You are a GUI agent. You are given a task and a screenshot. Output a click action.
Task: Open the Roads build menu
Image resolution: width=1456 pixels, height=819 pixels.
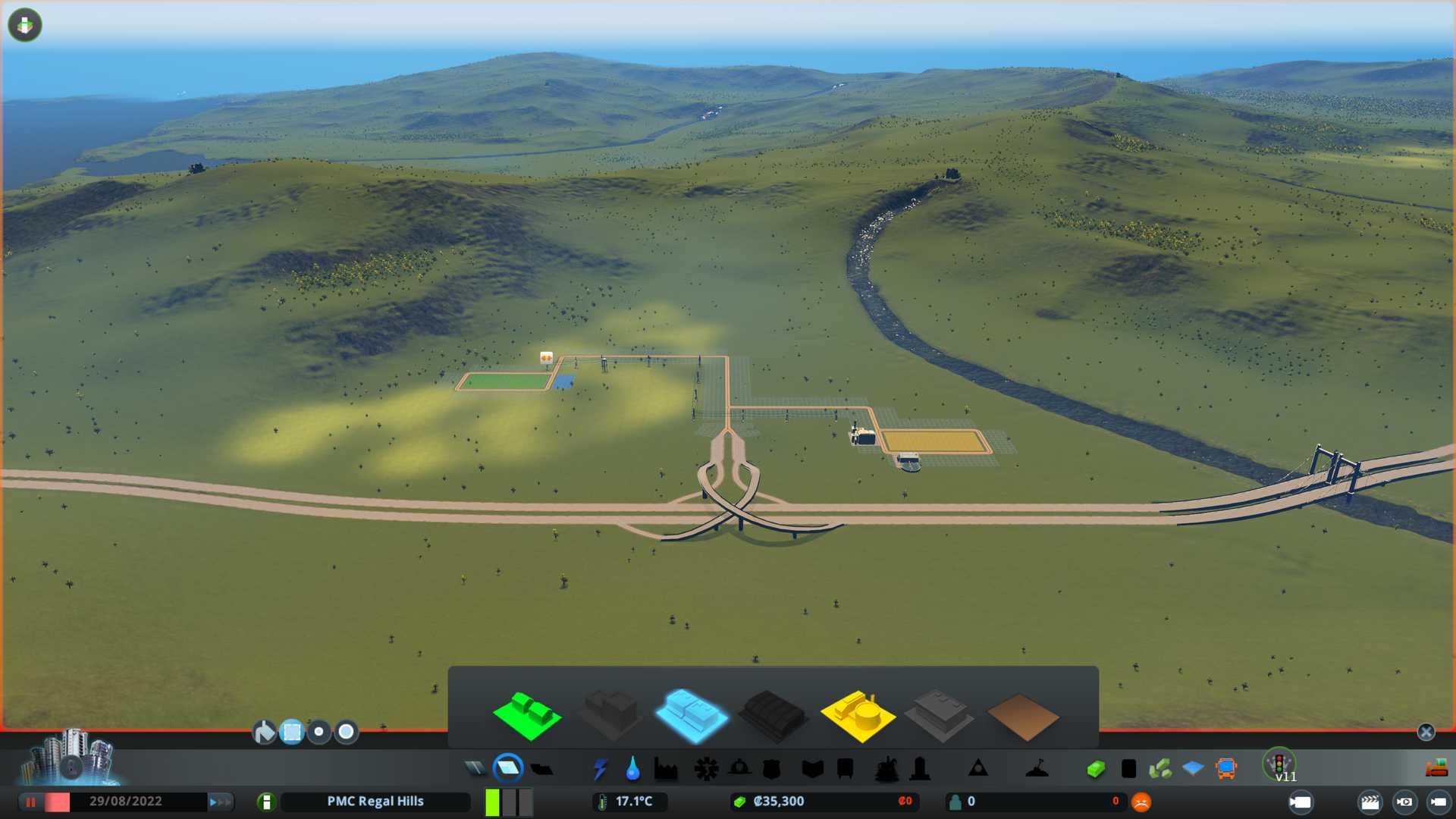click(x=475, y=769)
